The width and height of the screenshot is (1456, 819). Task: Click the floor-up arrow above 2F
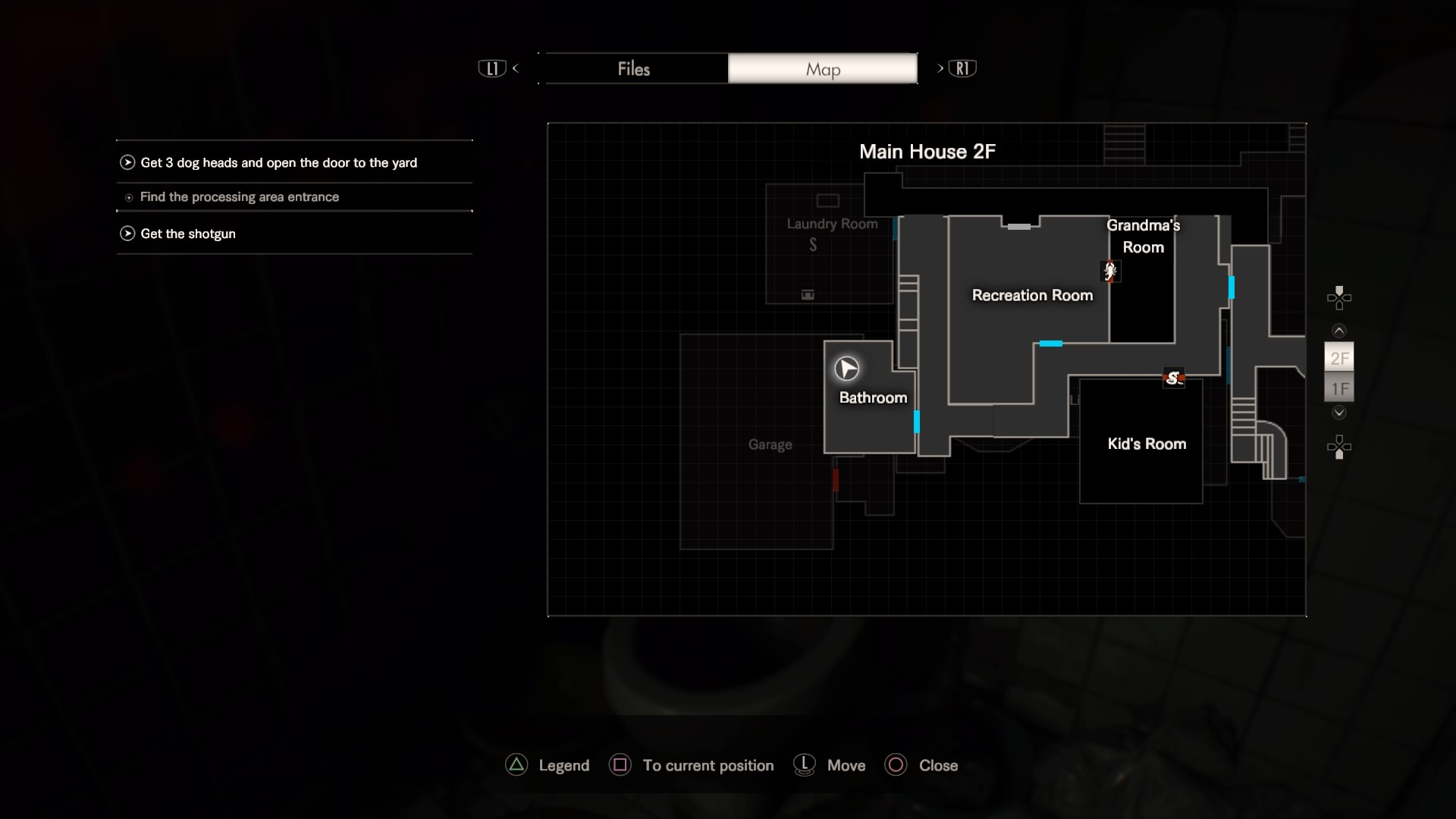(1339, 331)
